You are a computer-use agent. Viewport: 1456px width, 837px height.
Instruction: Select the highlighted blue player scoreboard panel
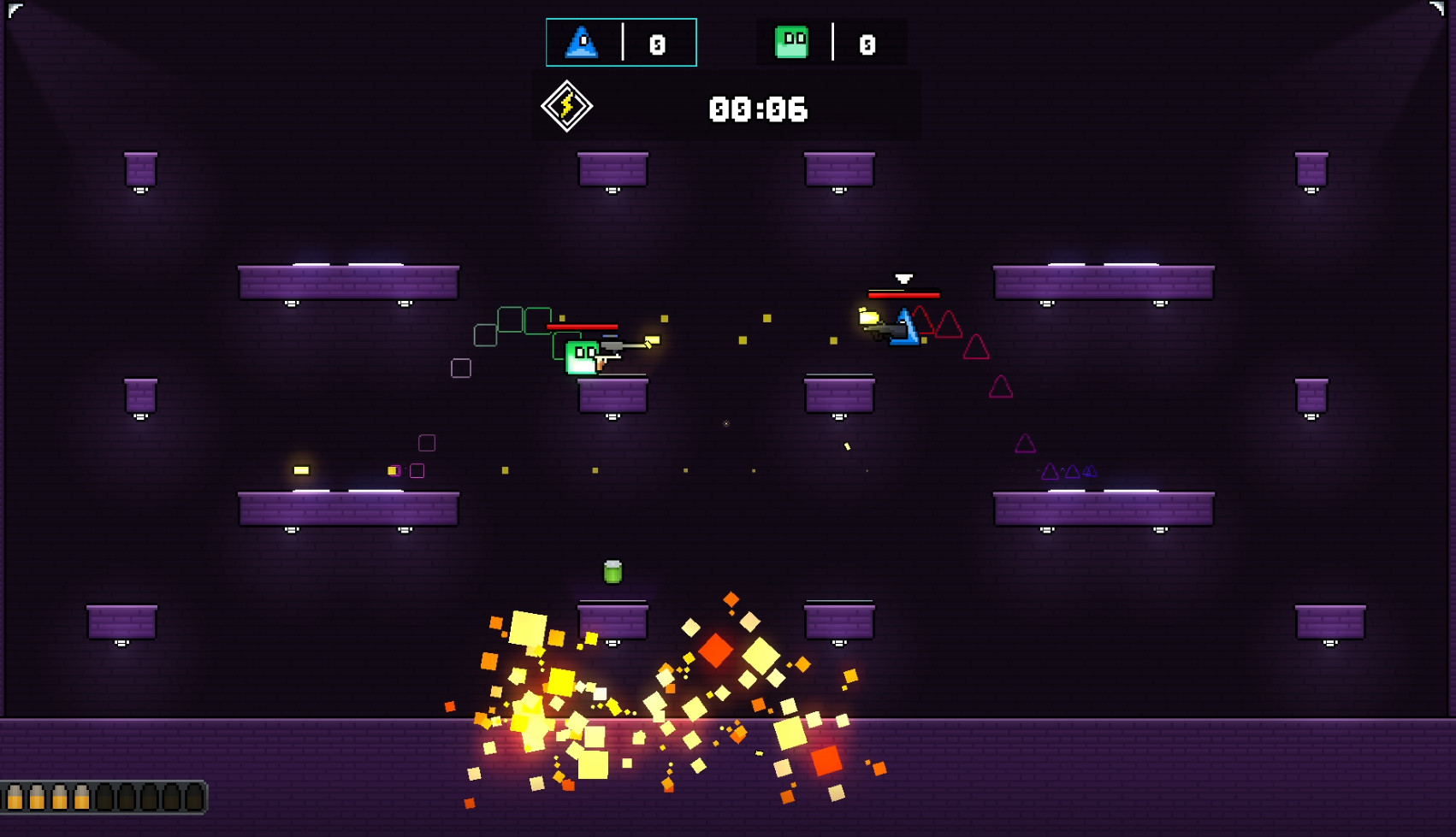click(622, 42)
